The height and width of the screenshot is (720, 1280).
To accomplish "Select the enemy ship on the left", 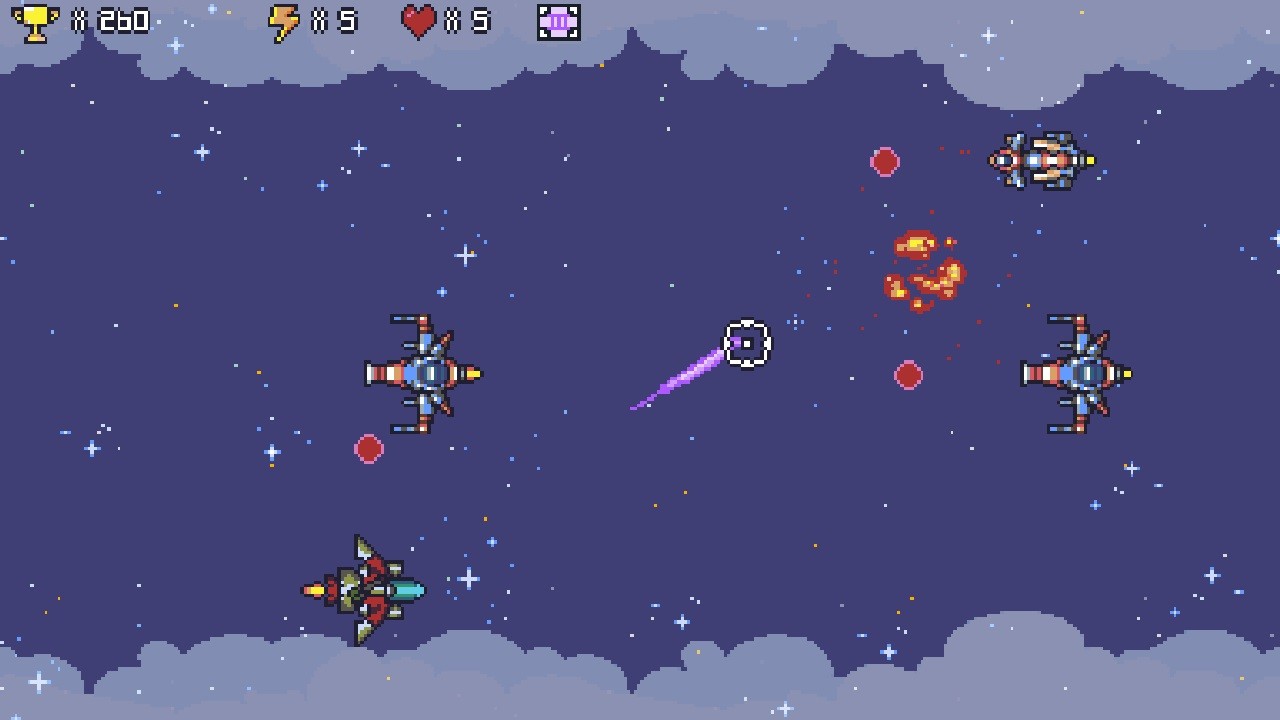I will tap(425, 372).
